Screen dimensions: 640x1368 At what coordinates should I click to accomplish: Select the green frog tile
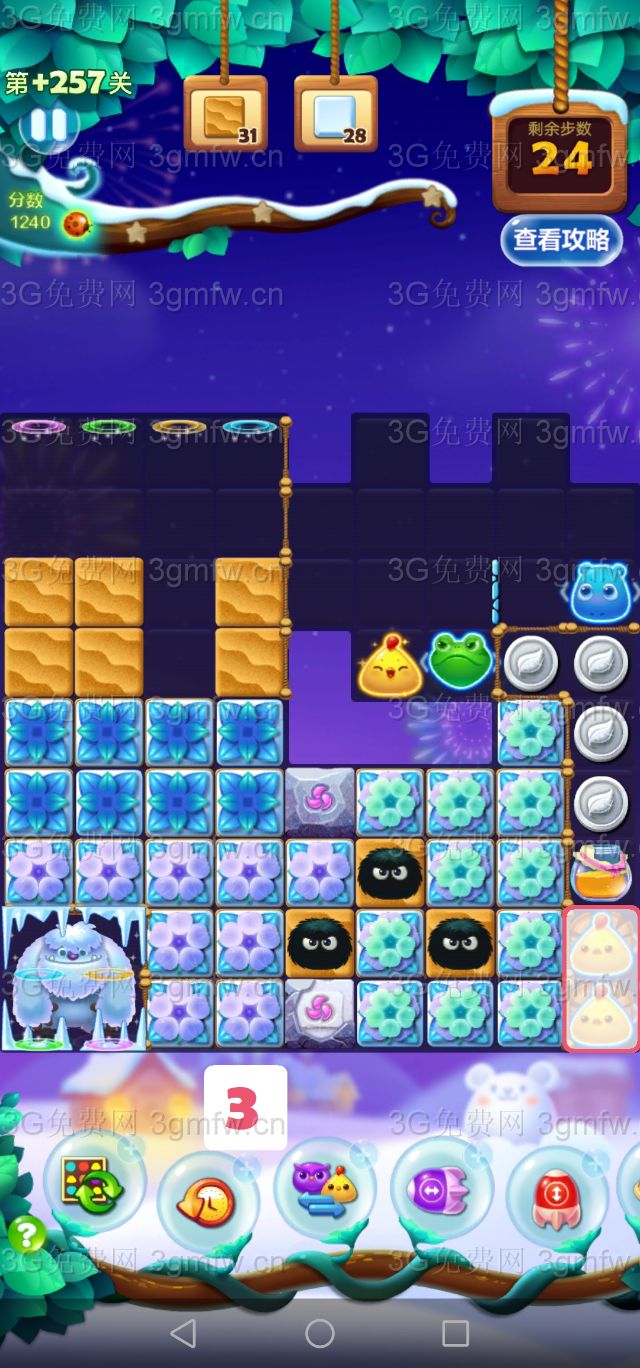[460, 659]
